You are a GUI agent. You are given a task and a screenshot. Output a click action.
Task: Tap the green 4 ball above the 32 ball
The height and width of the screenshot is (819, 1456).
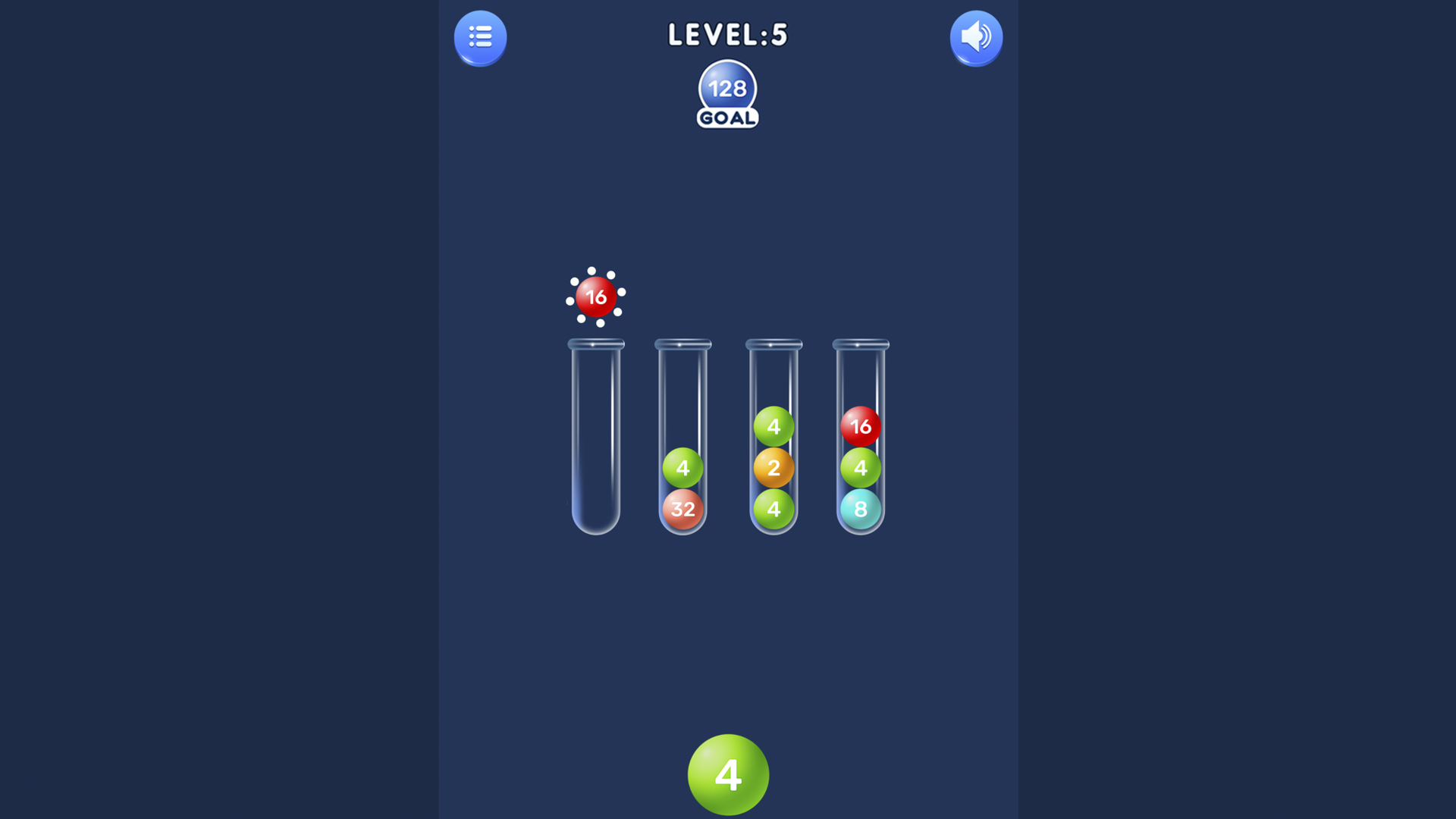[x=683, y=468]
